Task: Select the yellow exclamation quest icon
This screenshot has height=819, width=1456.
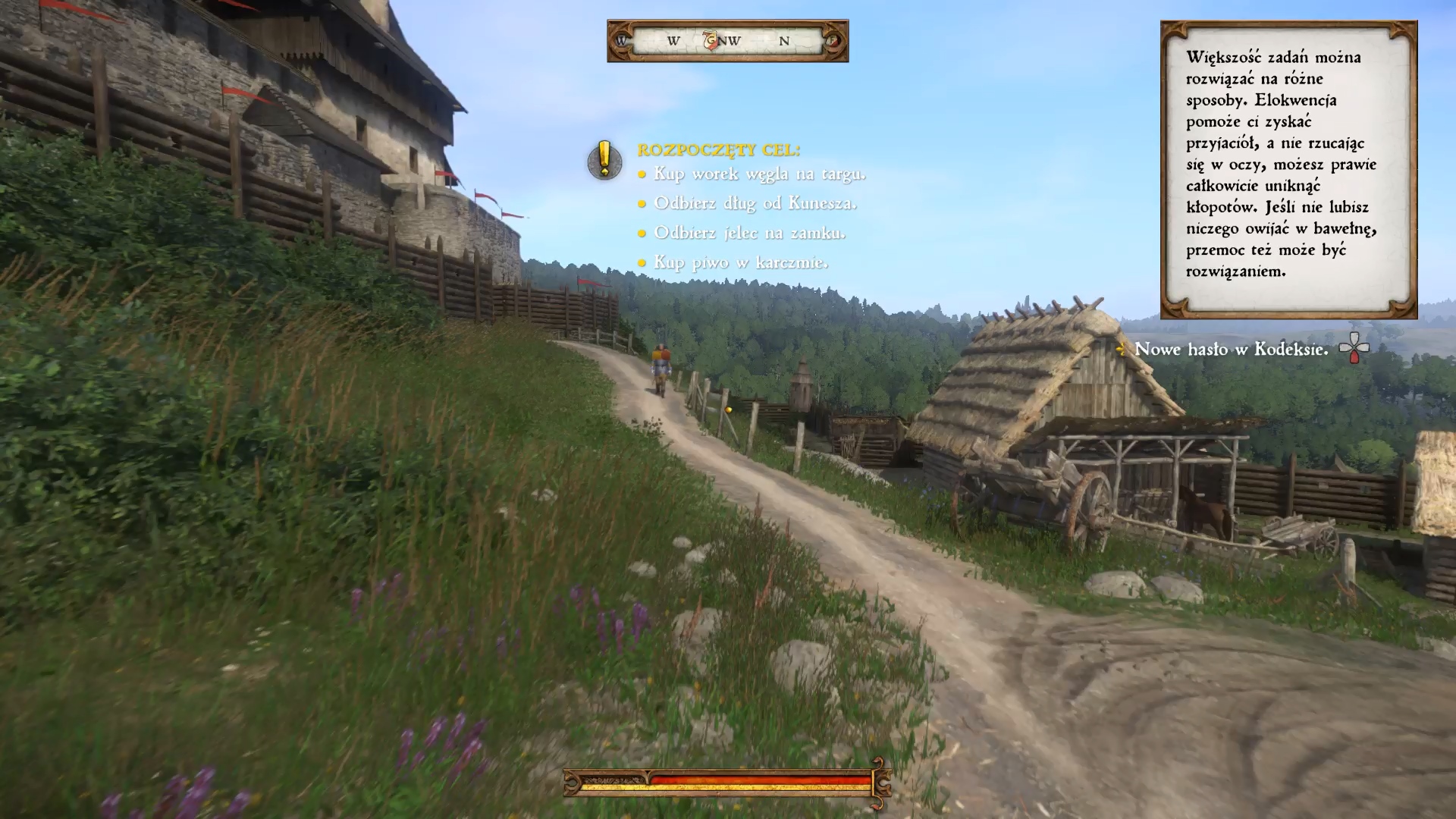Action: [604, 160]
